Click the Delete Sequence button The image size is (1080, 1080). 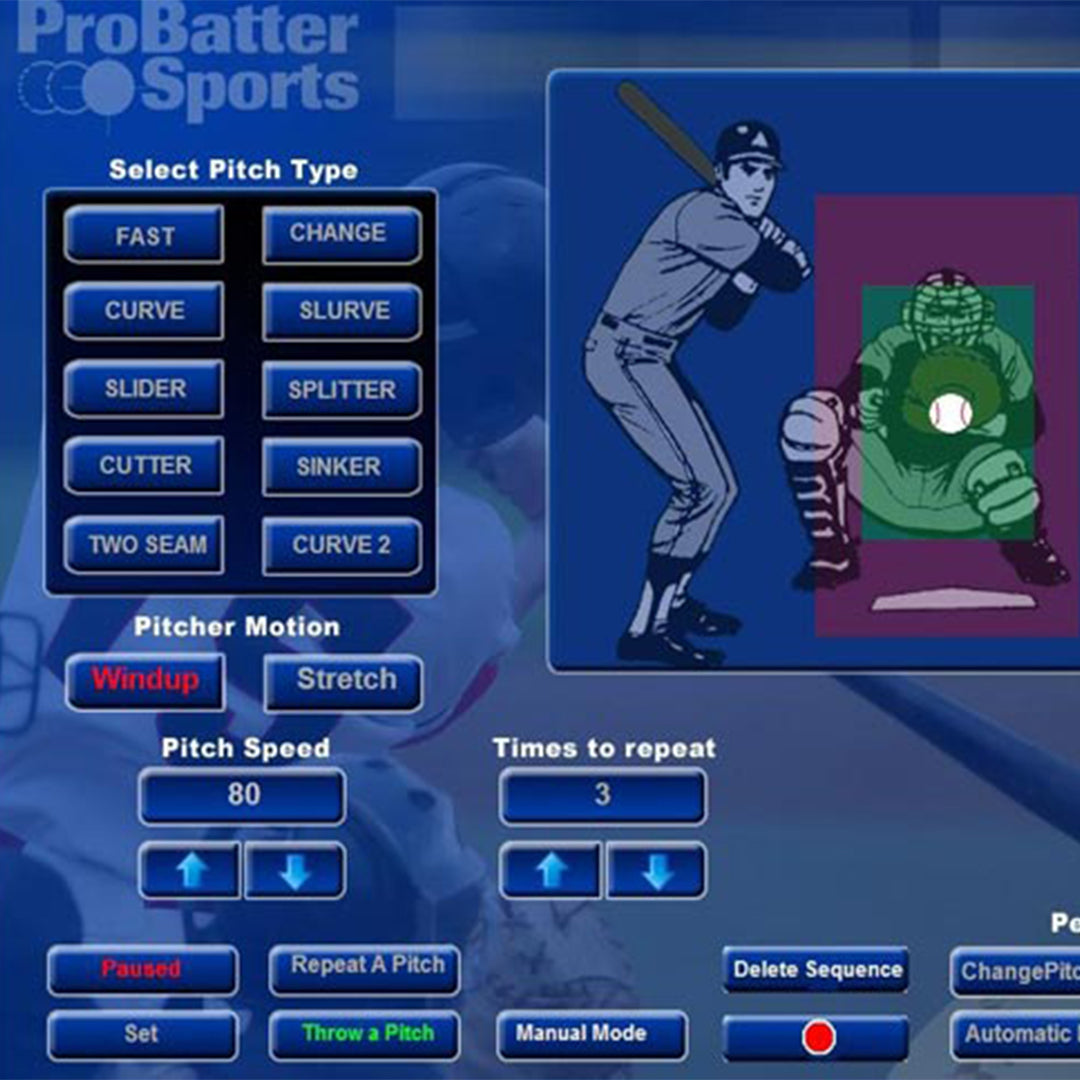tap(816, 969)
